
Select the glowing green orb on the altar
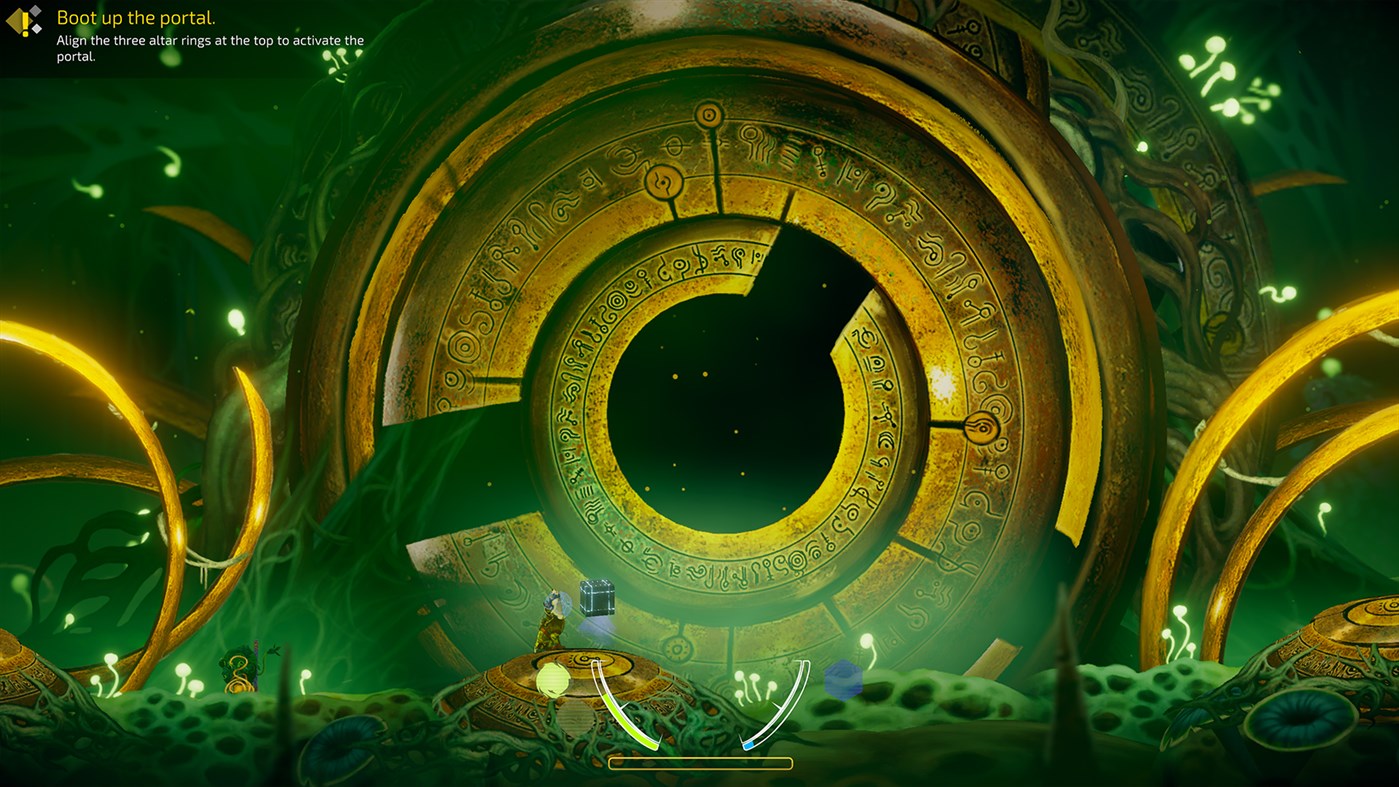coord(551,678)
